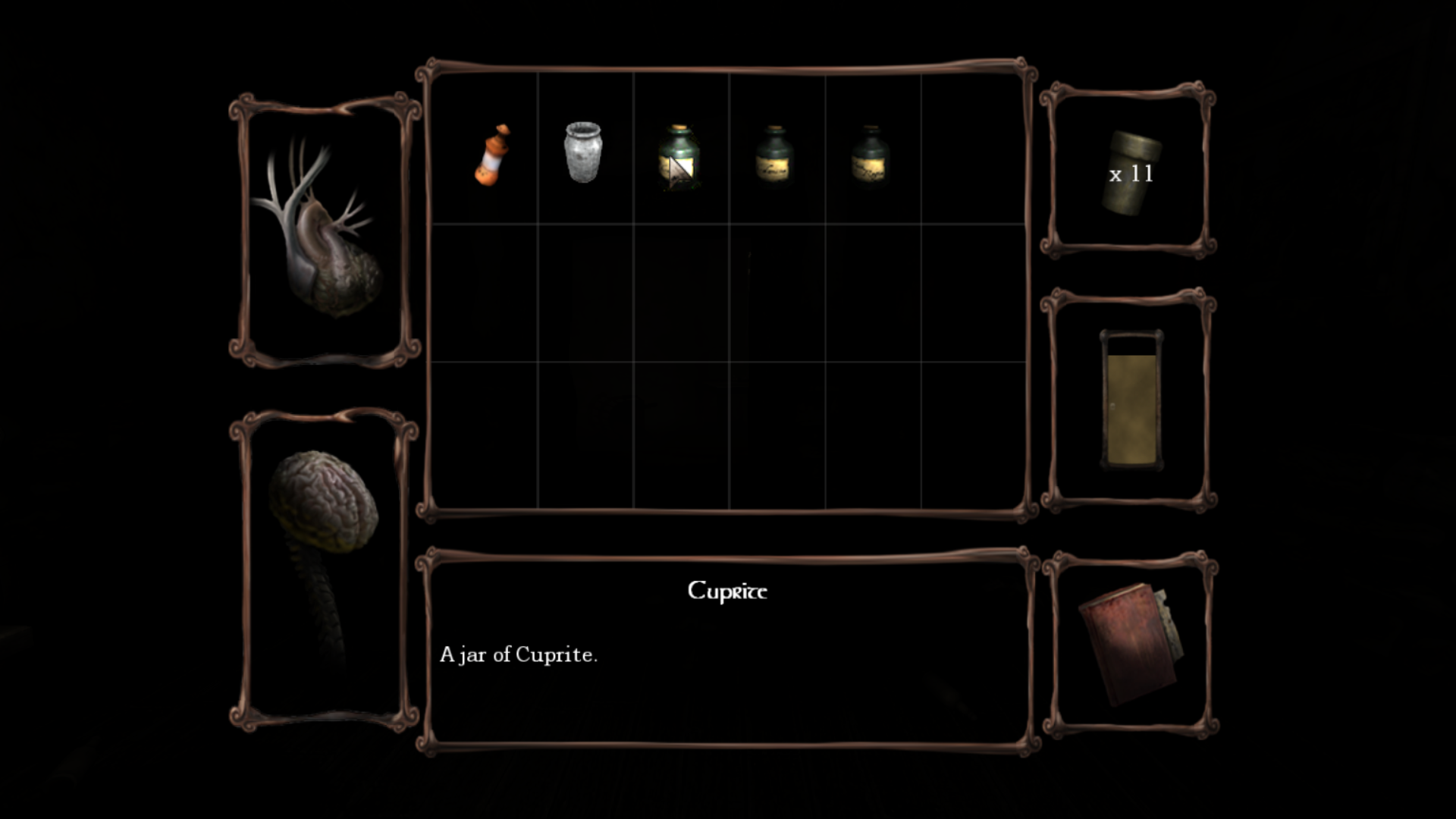This screenshot has height=819, width=1456.
Task: Select the orange laudanum bottle
Action: [491, 155]
